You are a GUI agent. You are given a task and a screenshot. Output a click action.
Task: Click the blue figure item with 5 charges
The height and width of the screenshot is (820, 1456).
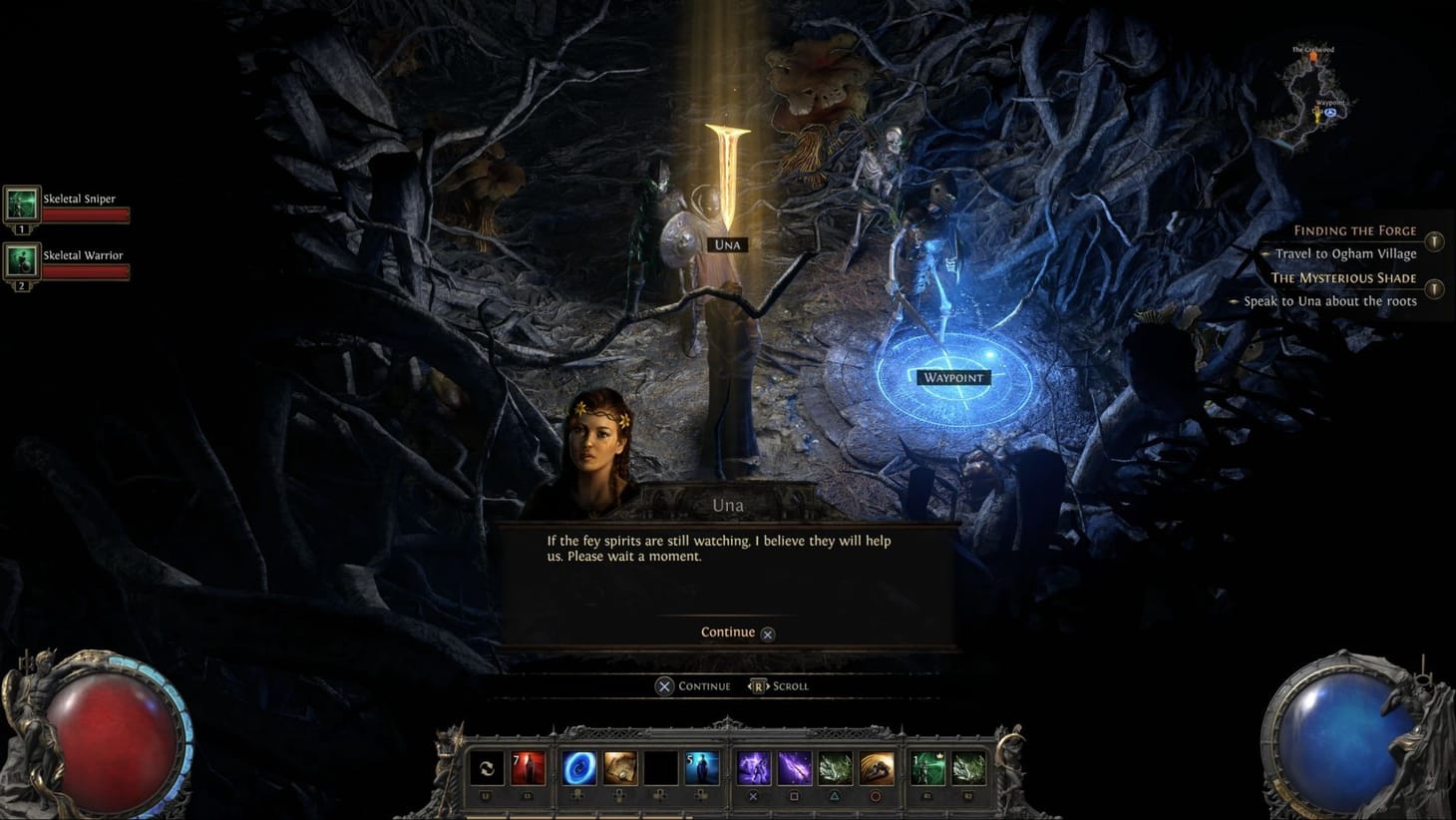tap(702, 768)
